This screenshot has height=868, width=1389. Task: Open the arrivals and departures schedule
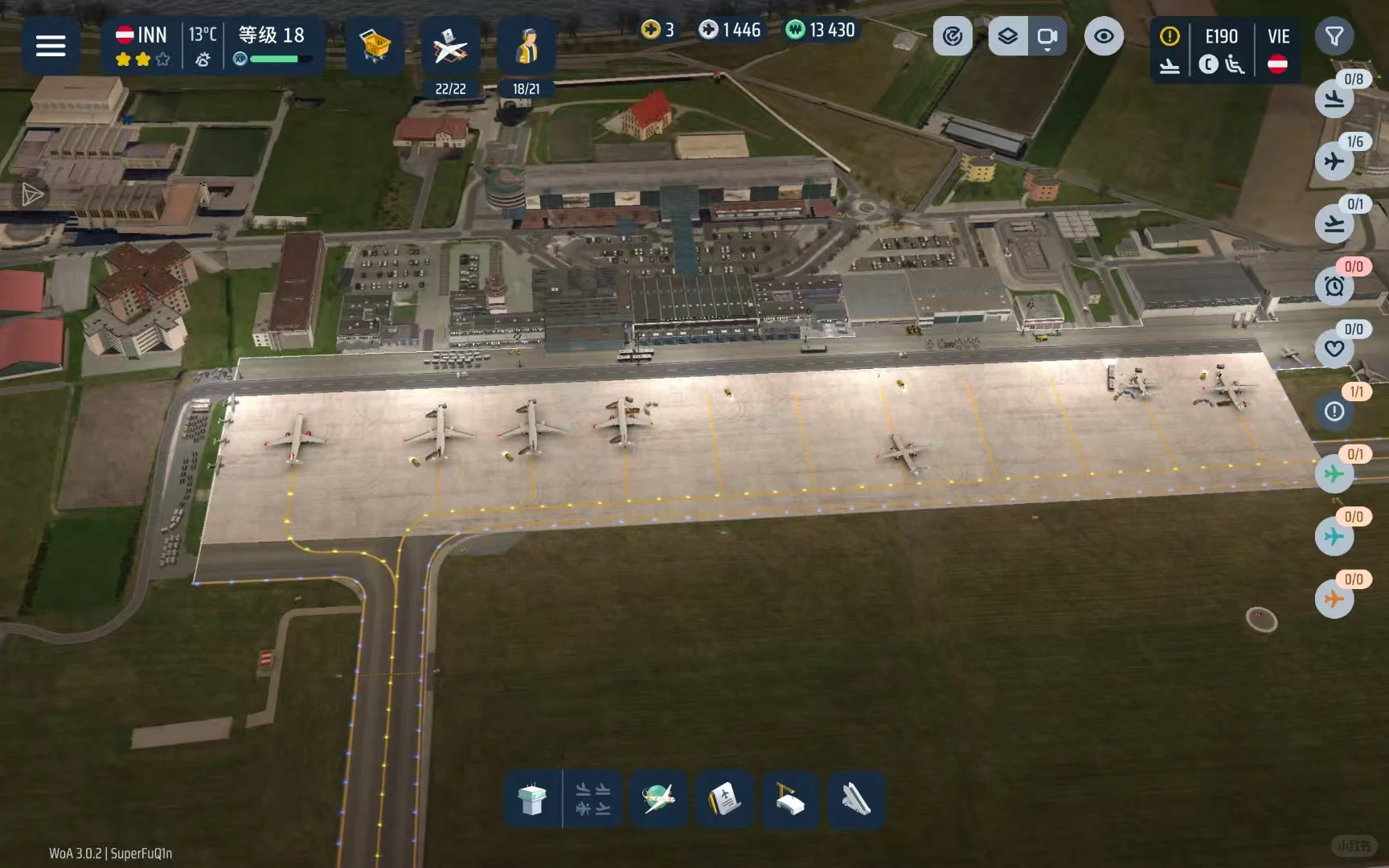[593, 800]
